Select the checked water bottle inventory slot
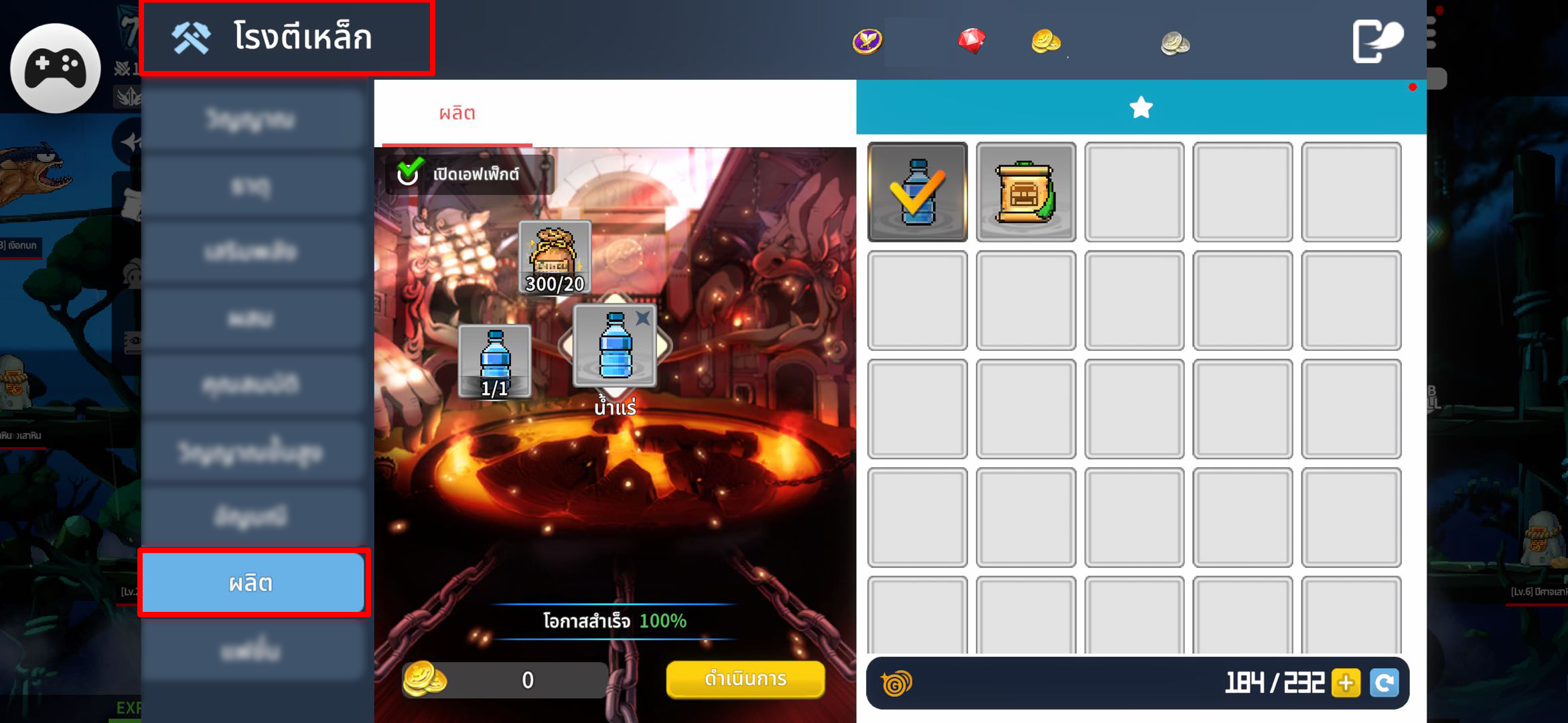 [x=917, y=192]
